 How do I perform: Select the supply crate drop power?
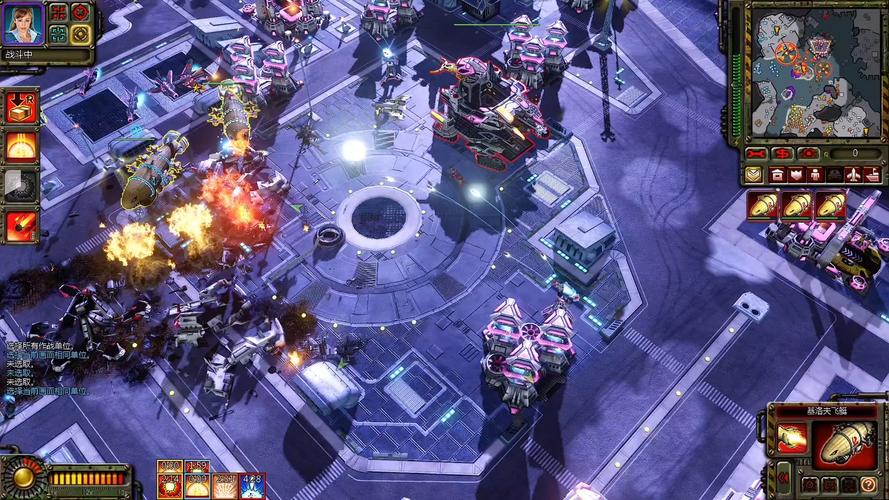tap(21, 106)
